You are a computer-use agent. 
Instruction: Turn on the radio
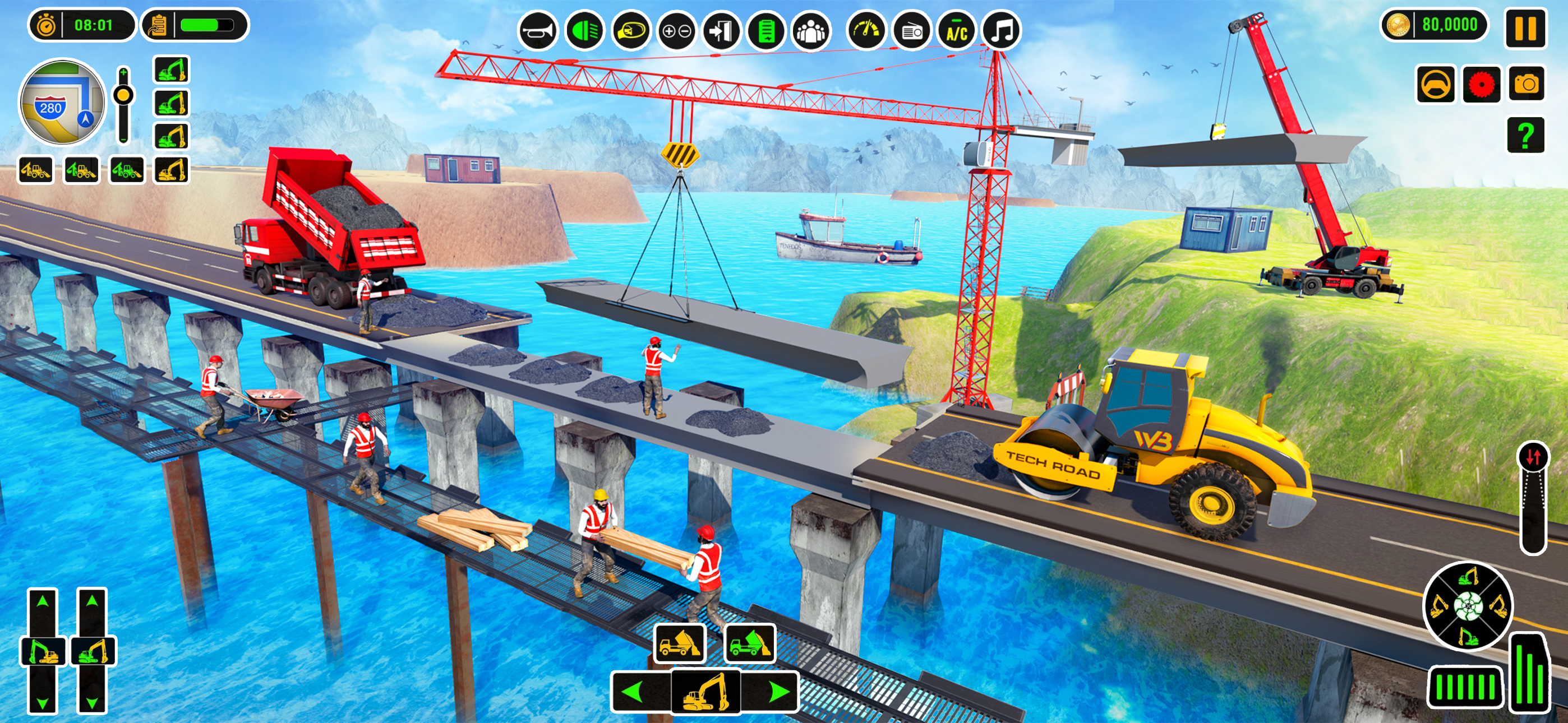tap(912, 30)
